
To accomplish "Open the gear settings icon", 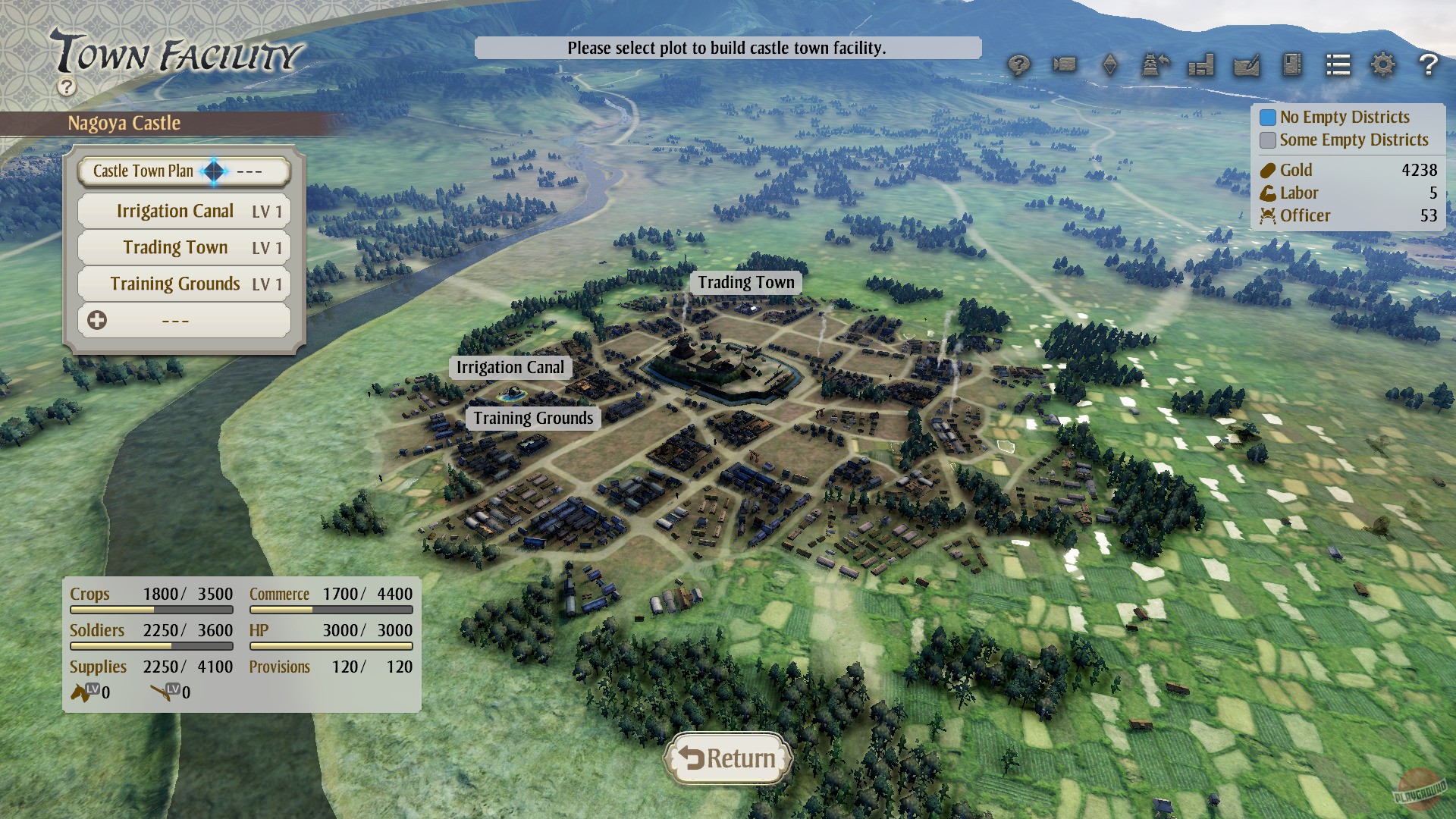I will (1384, 65).
